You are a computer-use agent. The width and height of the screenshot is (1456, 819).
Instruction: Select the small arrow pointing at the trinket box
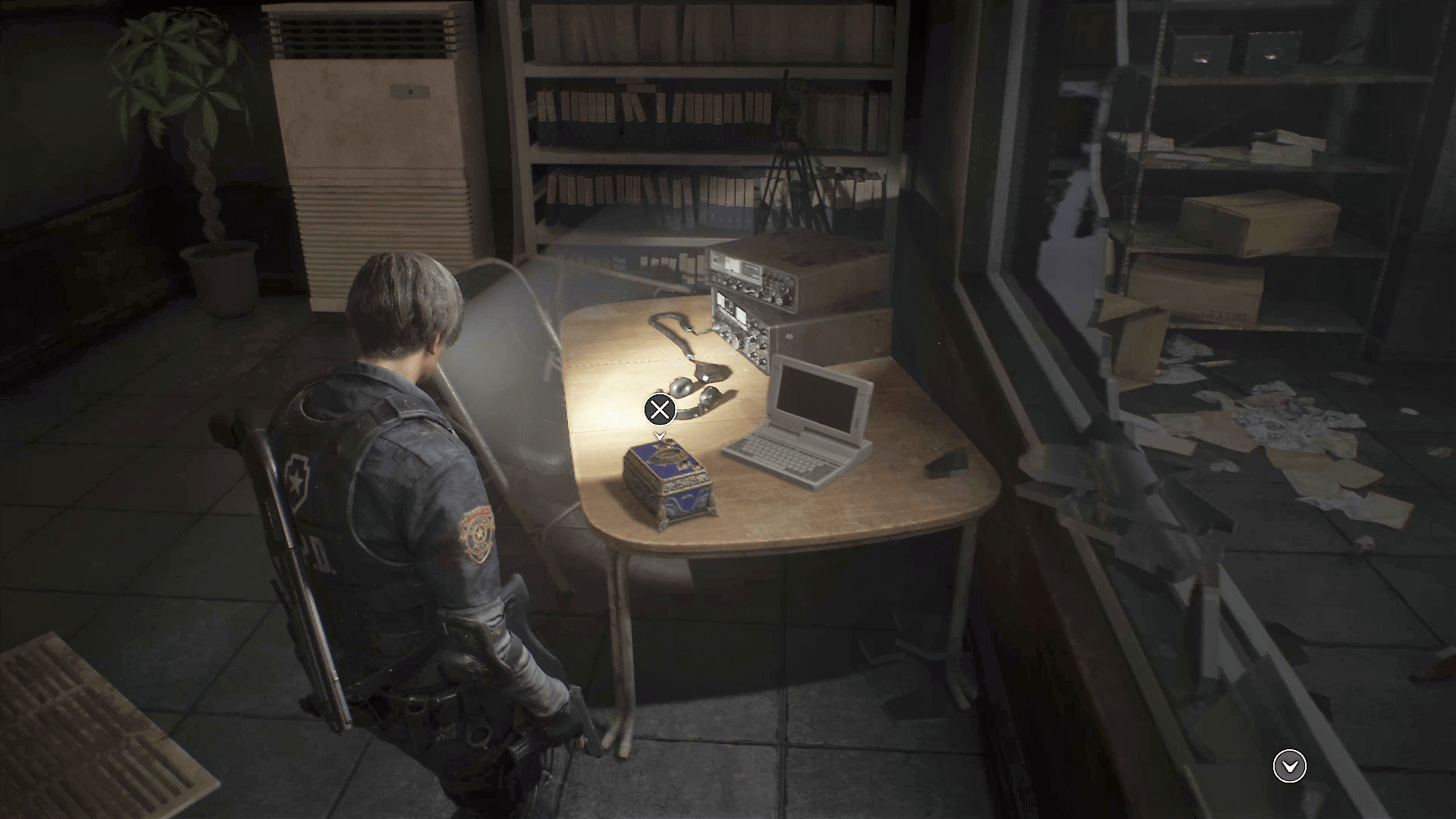pyautogui.click(x=658, y=436)
